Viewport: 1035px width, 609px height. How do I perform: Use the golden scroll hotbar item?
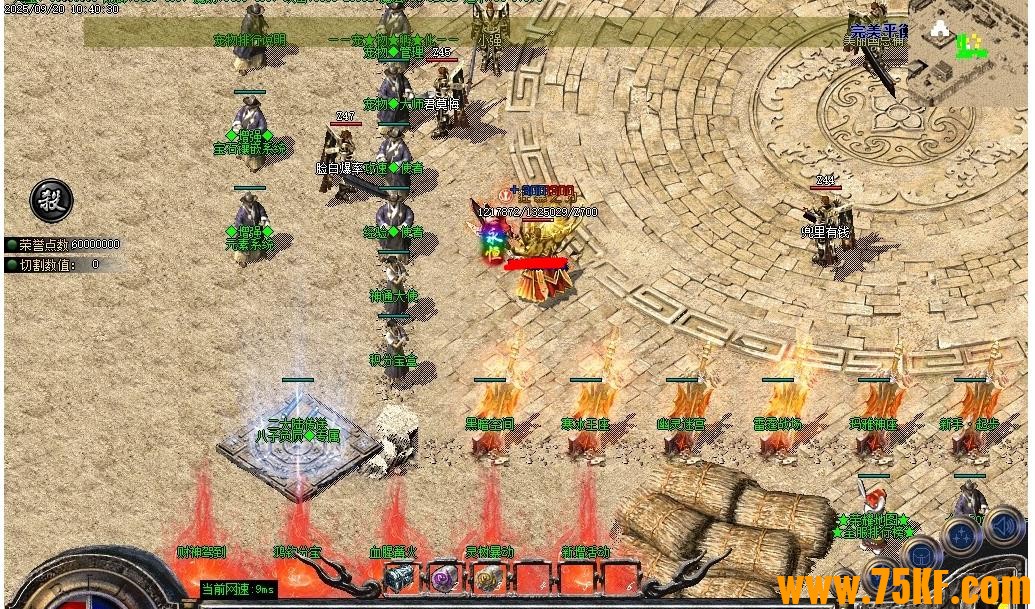[x=488, y=577]
